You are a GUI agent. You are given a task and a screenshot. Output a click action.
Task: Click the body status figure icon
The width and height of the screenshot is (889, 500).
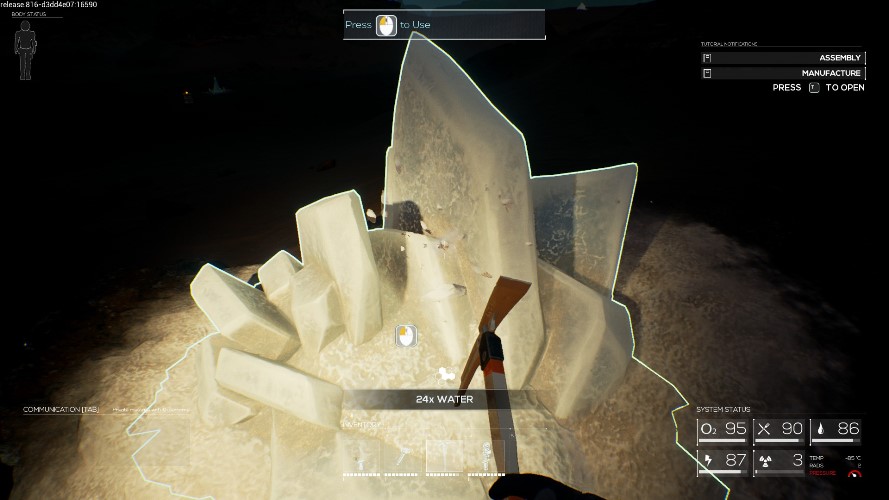(25, 49)
